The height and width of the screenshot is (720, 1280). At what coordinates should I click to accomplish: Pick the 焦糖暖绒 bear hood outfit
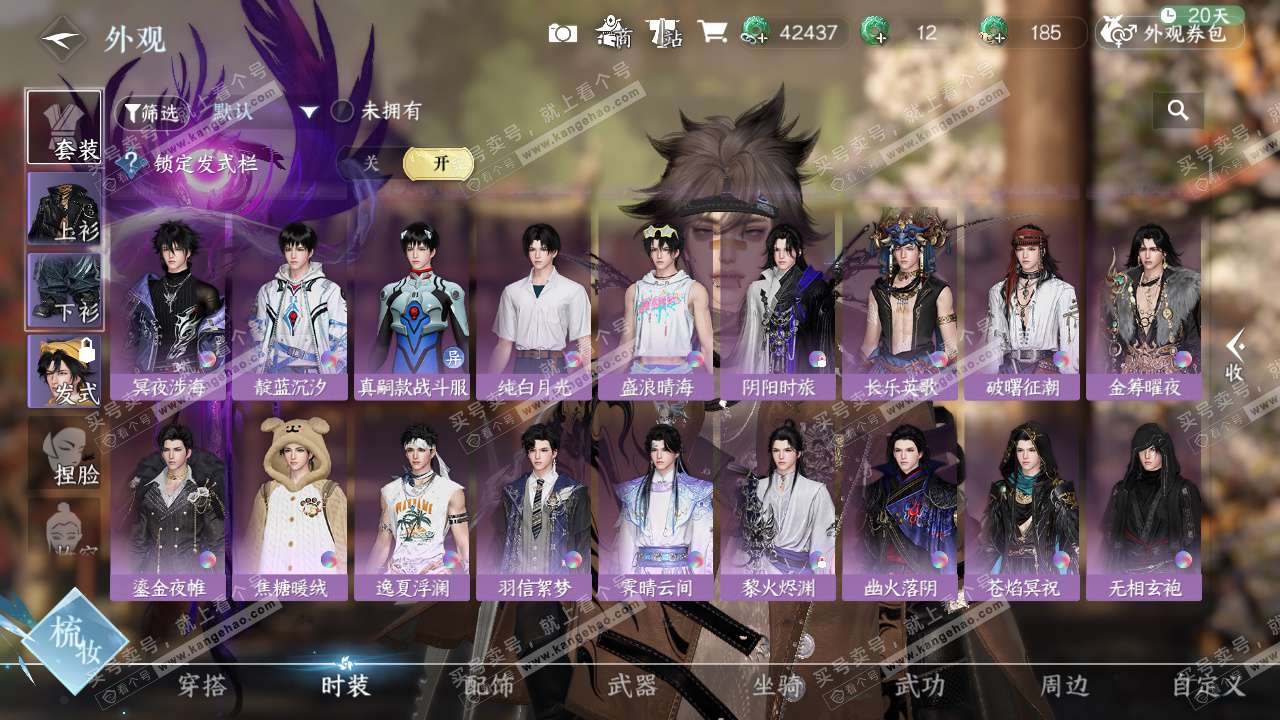click(x=290, y=505)
